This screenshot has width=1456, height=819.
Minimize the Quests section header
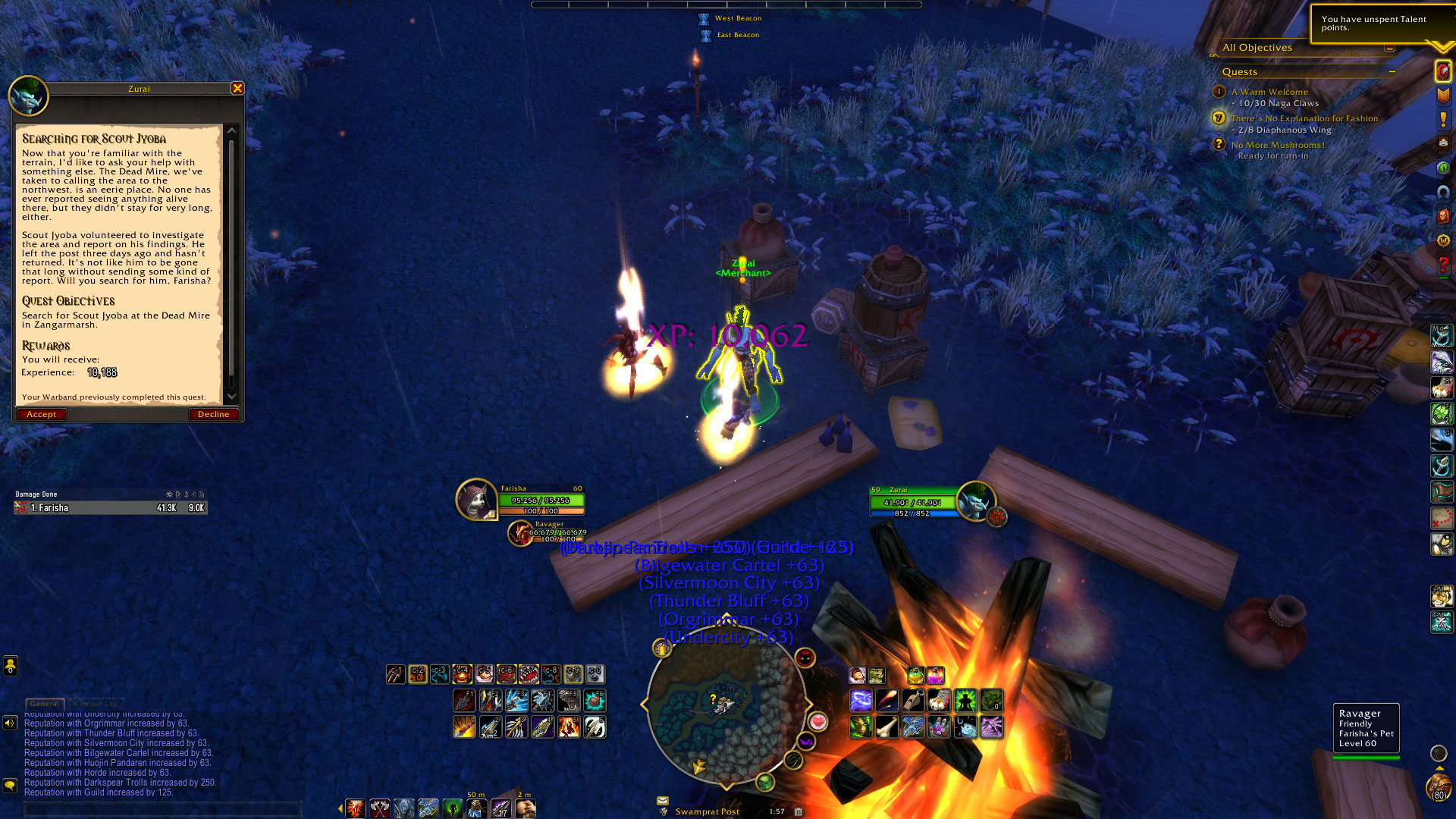1392,72
